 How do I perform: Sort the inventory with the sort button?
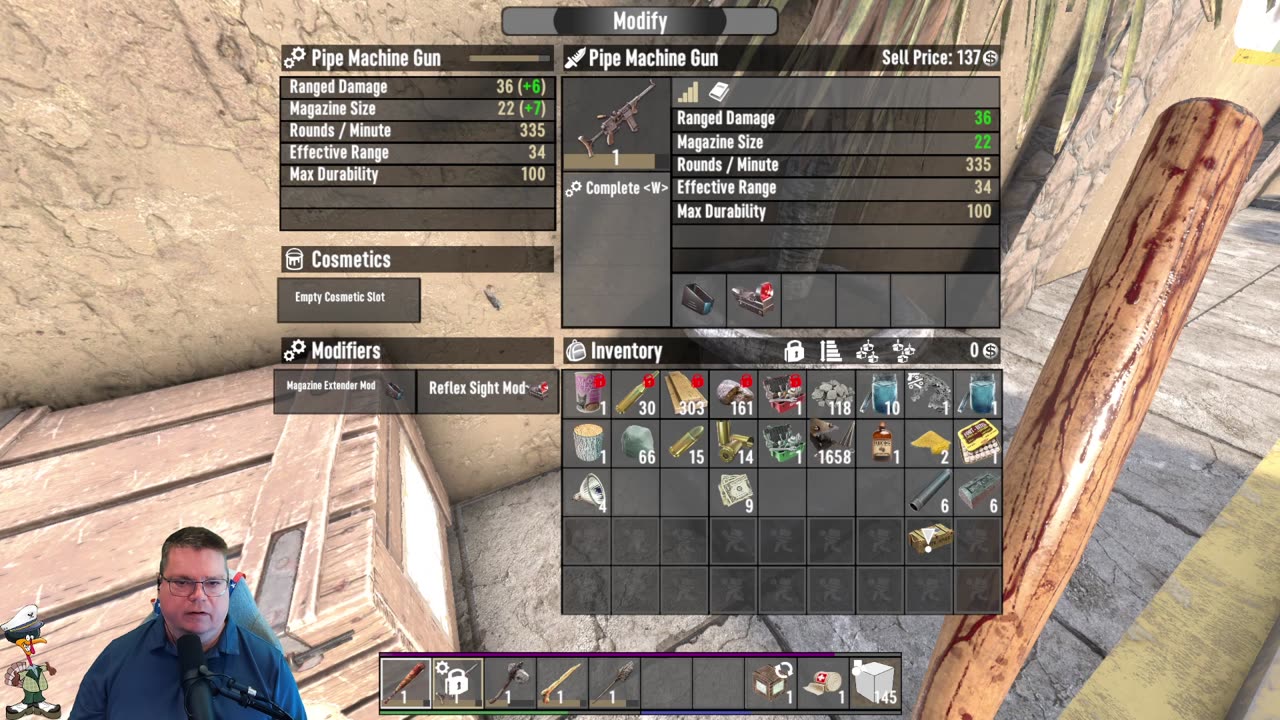point(831,351)
